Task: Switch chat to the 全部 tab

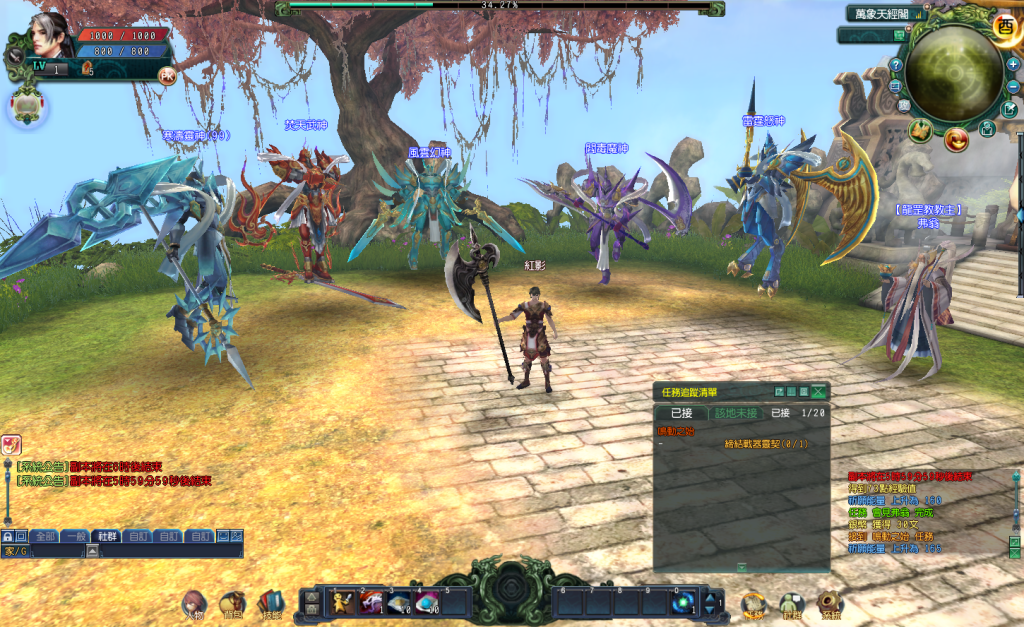Action: coord(44,536)
